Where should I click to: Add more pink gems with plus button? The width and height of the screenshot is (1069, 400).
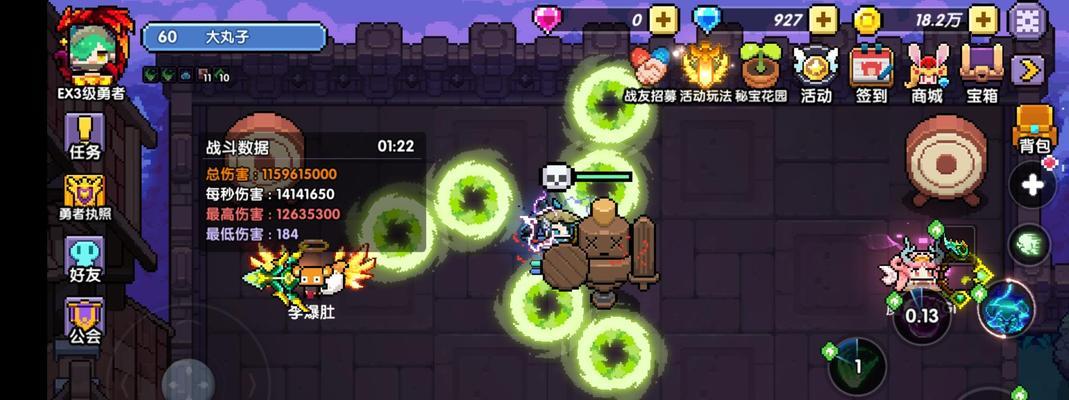(664, 19)
